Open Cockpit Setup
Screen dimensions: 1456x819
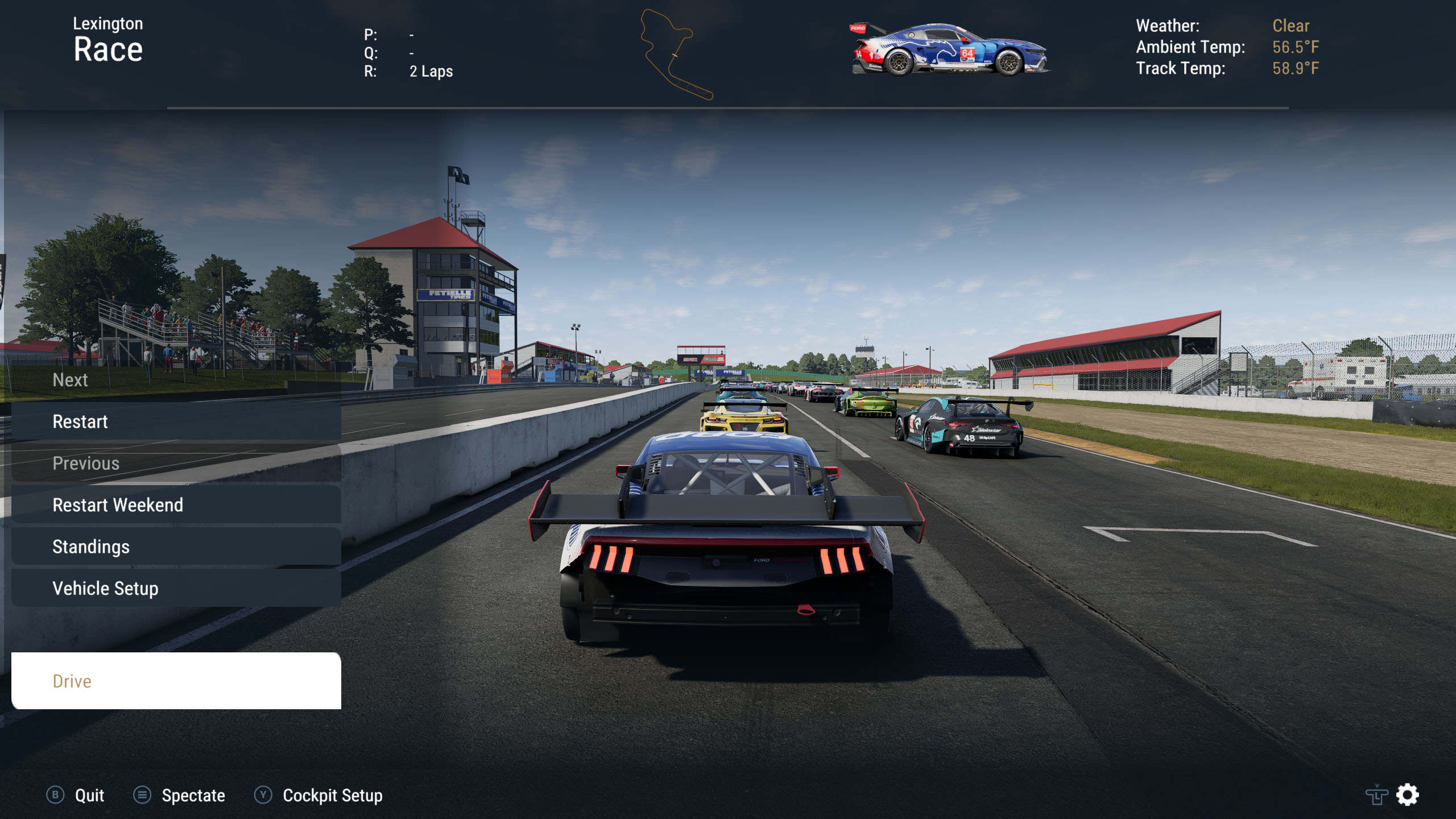pyautogui.click(x=318, y=795)
